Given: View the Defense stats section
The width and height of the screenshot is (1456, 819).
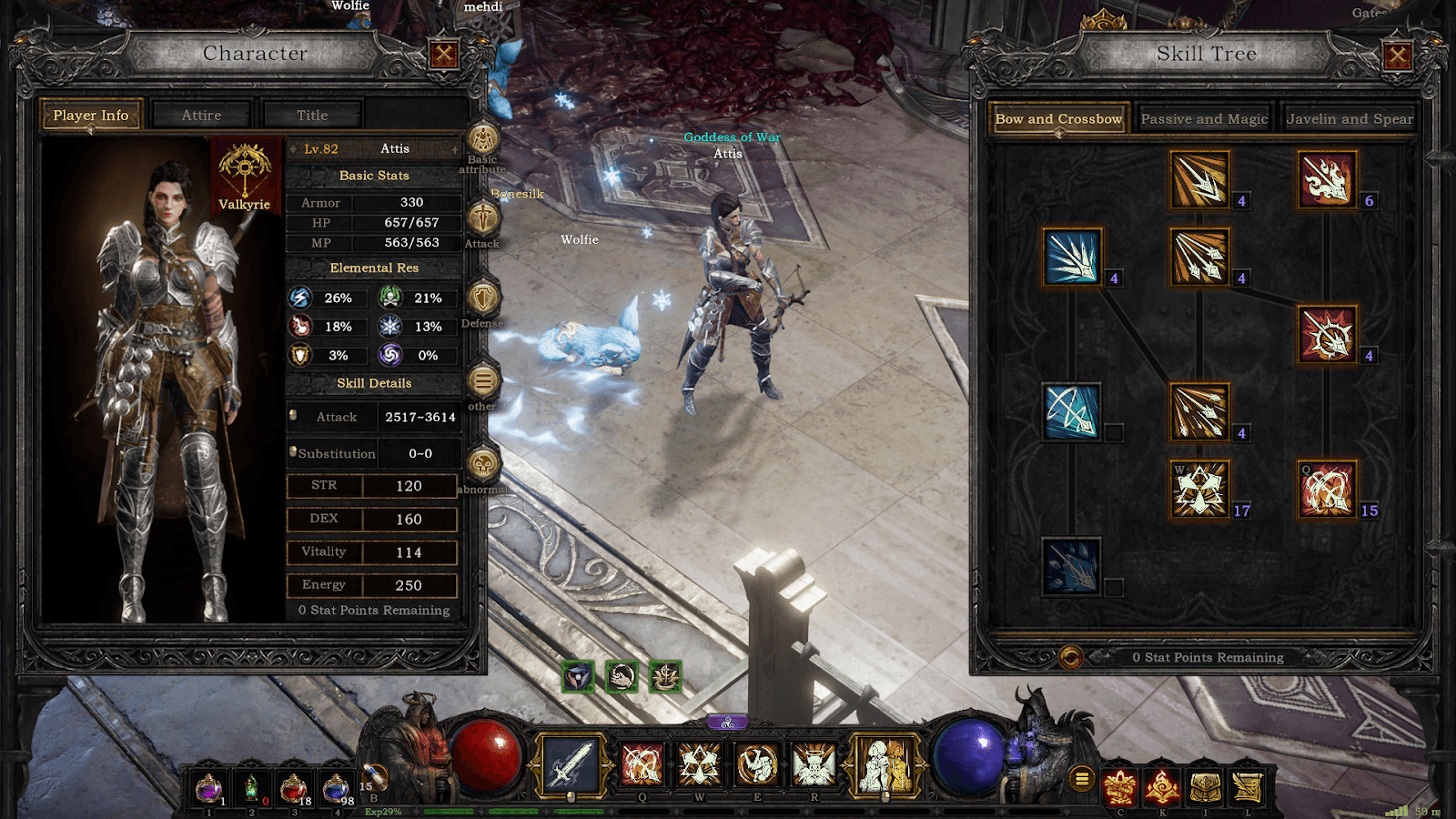Looking at the screenshot, I should (483, 298).
